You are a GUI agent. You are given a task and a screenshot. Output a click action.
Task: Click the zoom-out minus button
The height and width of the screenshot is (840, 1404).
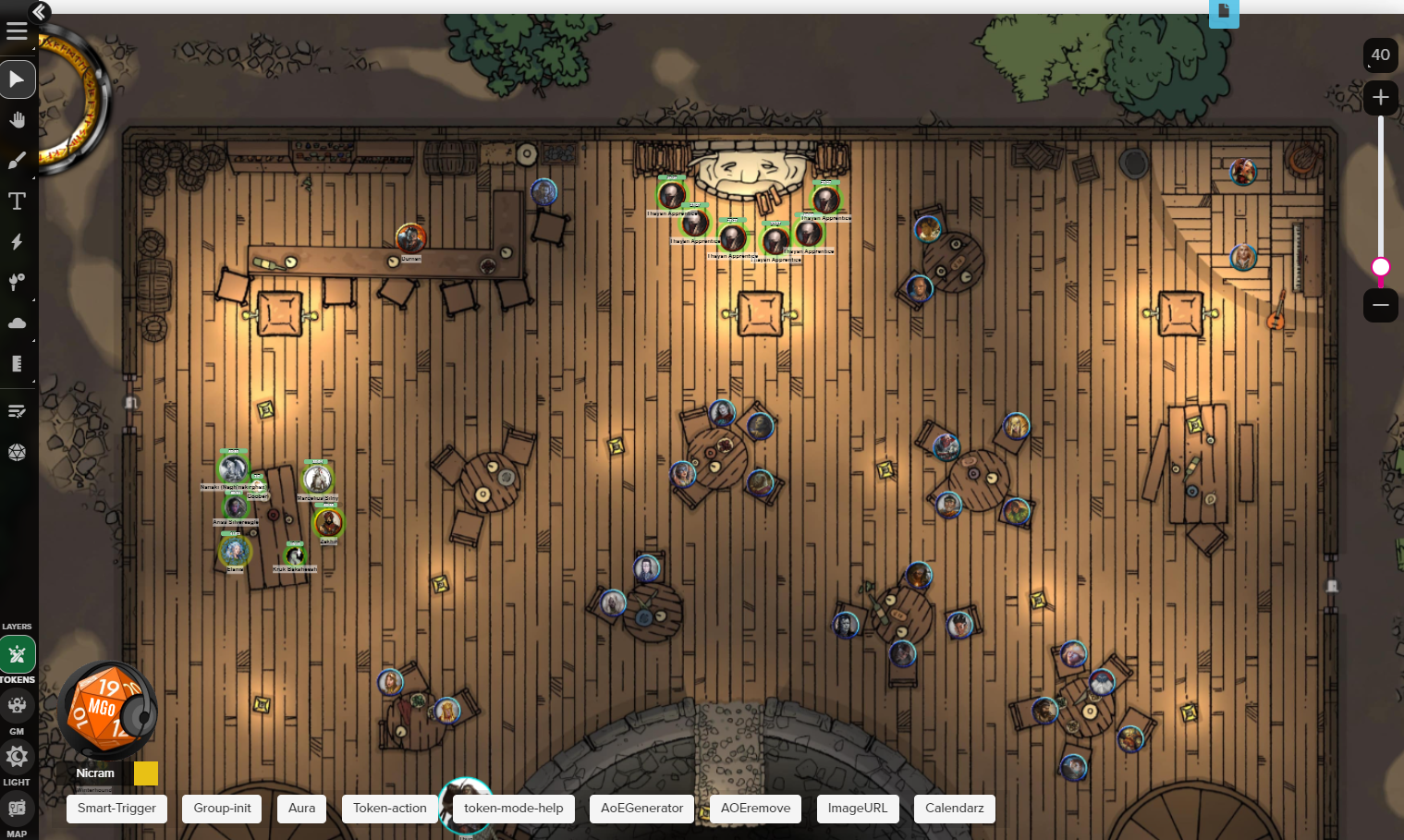[1380, 305]
